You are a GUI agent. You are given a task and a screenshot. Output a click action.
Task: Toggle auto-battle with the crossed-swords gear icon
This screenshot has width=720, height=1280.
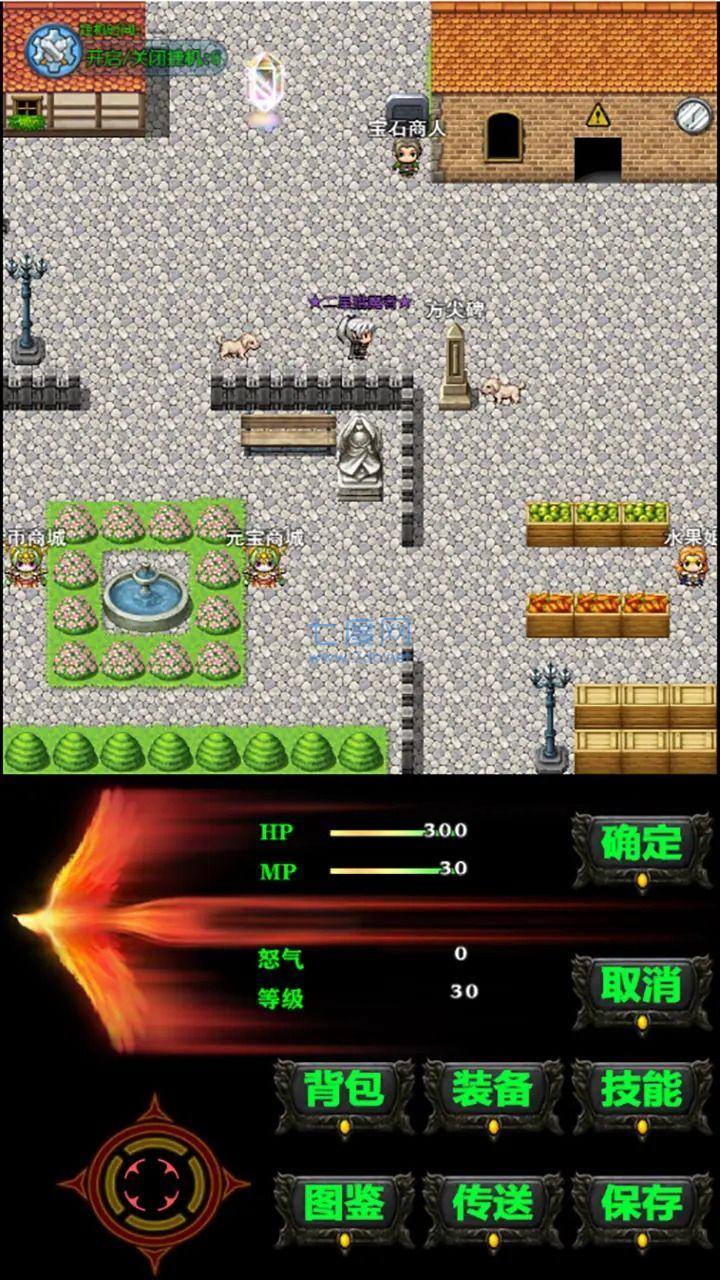pos(53,50)
